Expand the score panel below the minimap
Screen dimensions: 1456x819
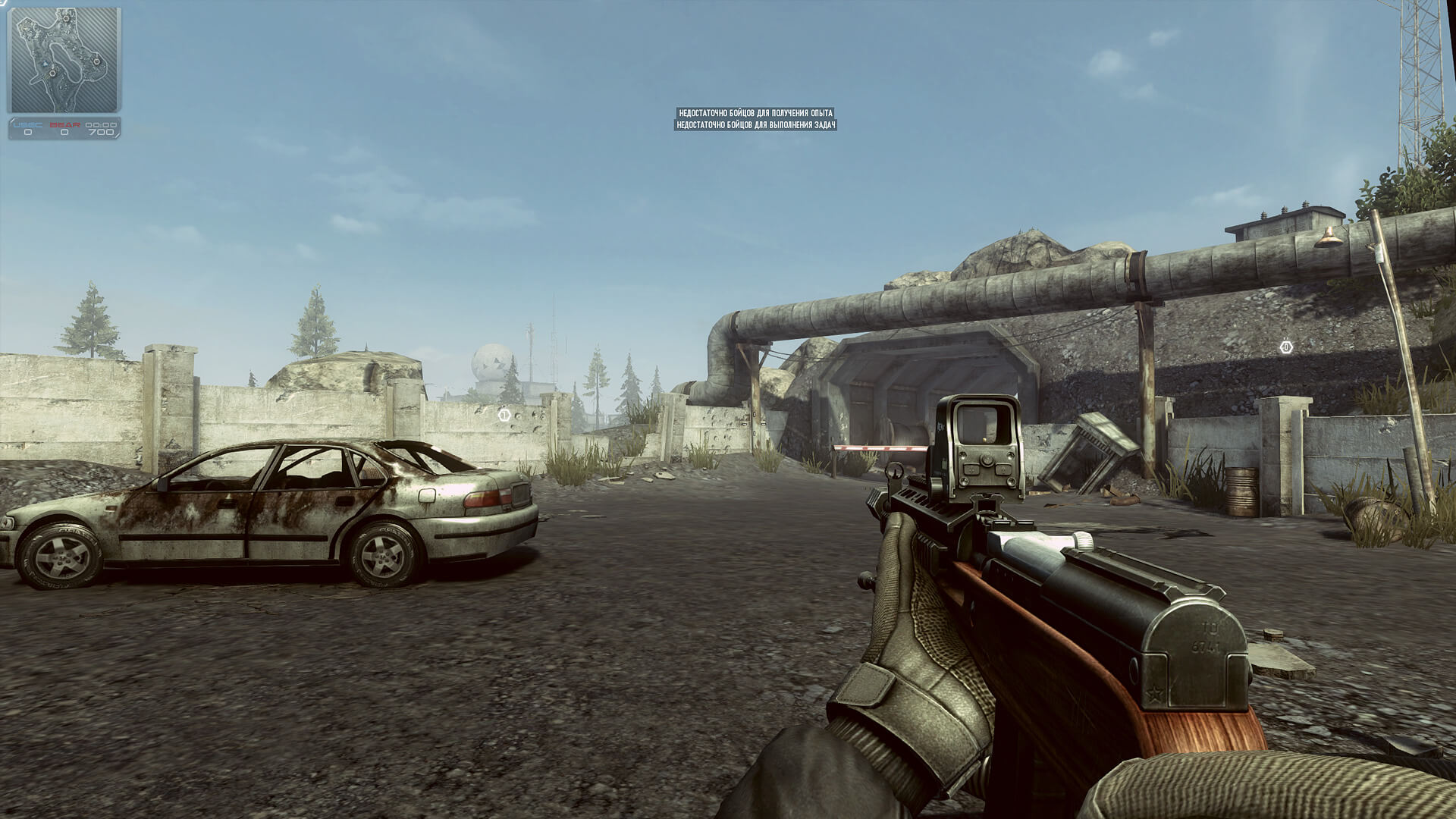tap(64, 129)
